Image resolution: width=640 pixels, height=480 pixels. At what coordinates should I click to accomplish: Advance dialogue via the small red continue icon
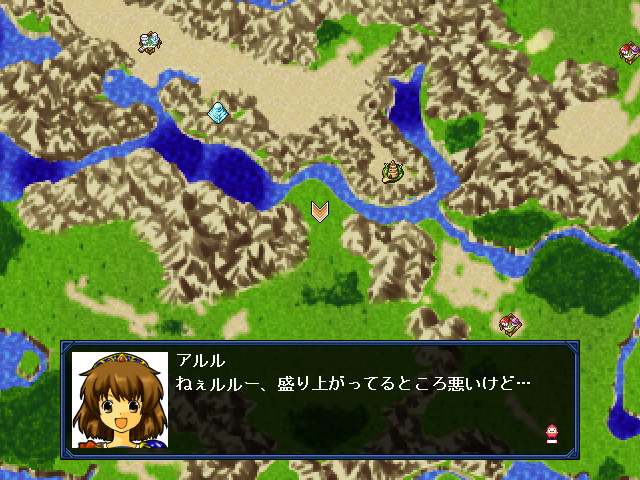pos(550,433)
